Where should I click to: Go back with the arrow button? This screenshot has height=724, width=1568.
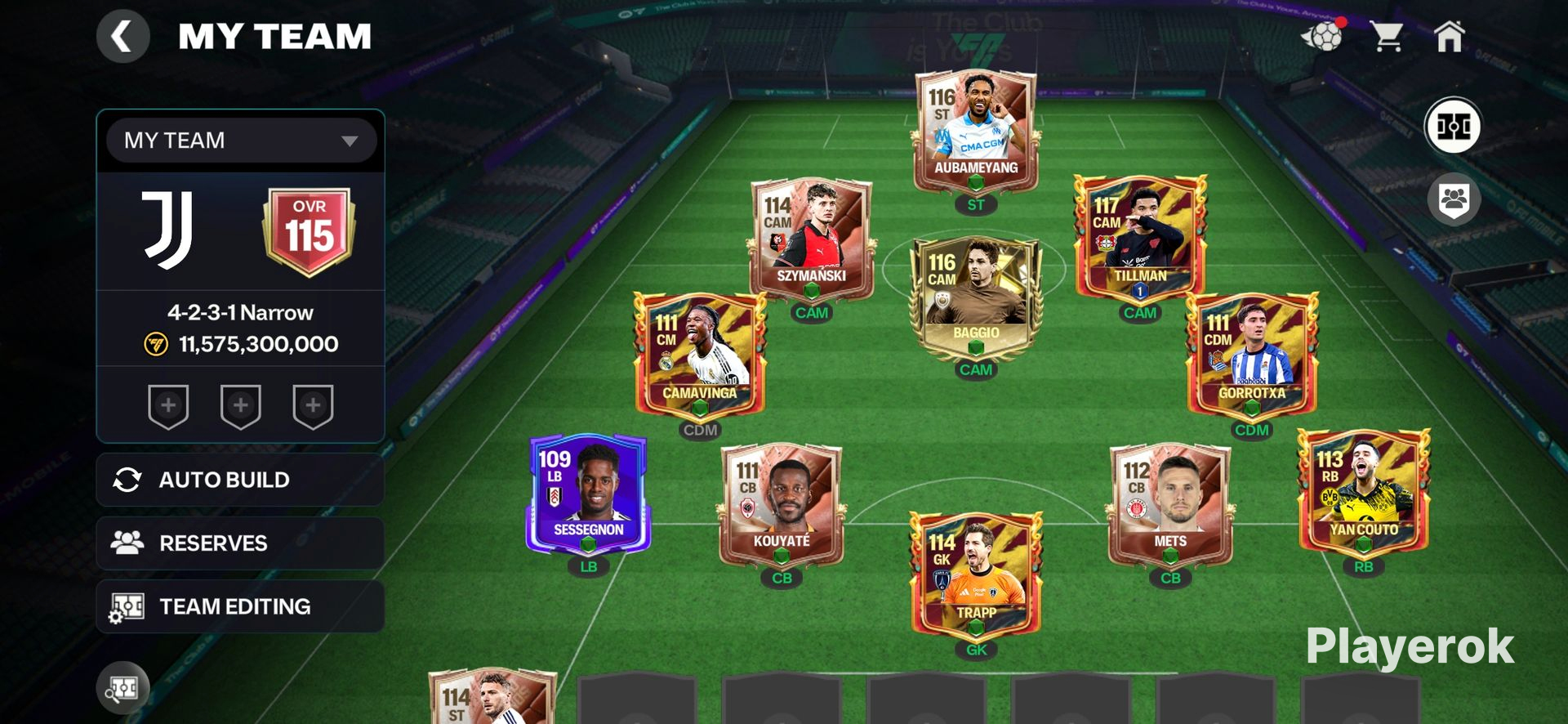click(x=122, y=37)
